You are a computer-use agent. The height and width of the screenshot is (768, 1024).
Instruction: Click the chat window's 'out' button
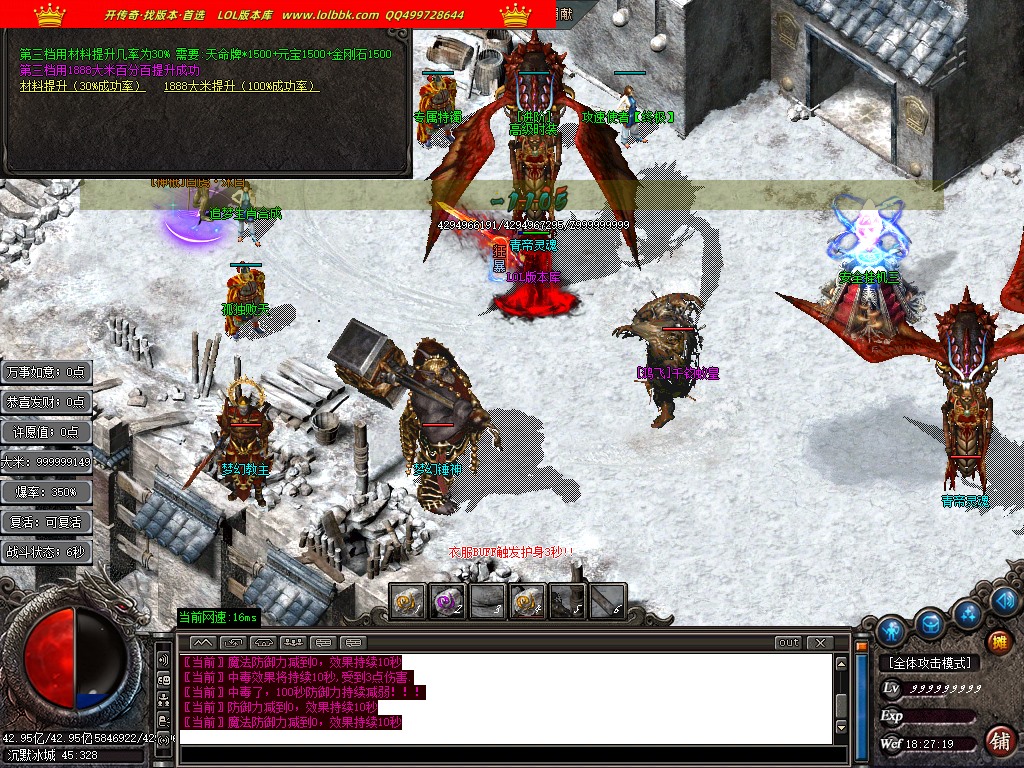tap(788, 642)
